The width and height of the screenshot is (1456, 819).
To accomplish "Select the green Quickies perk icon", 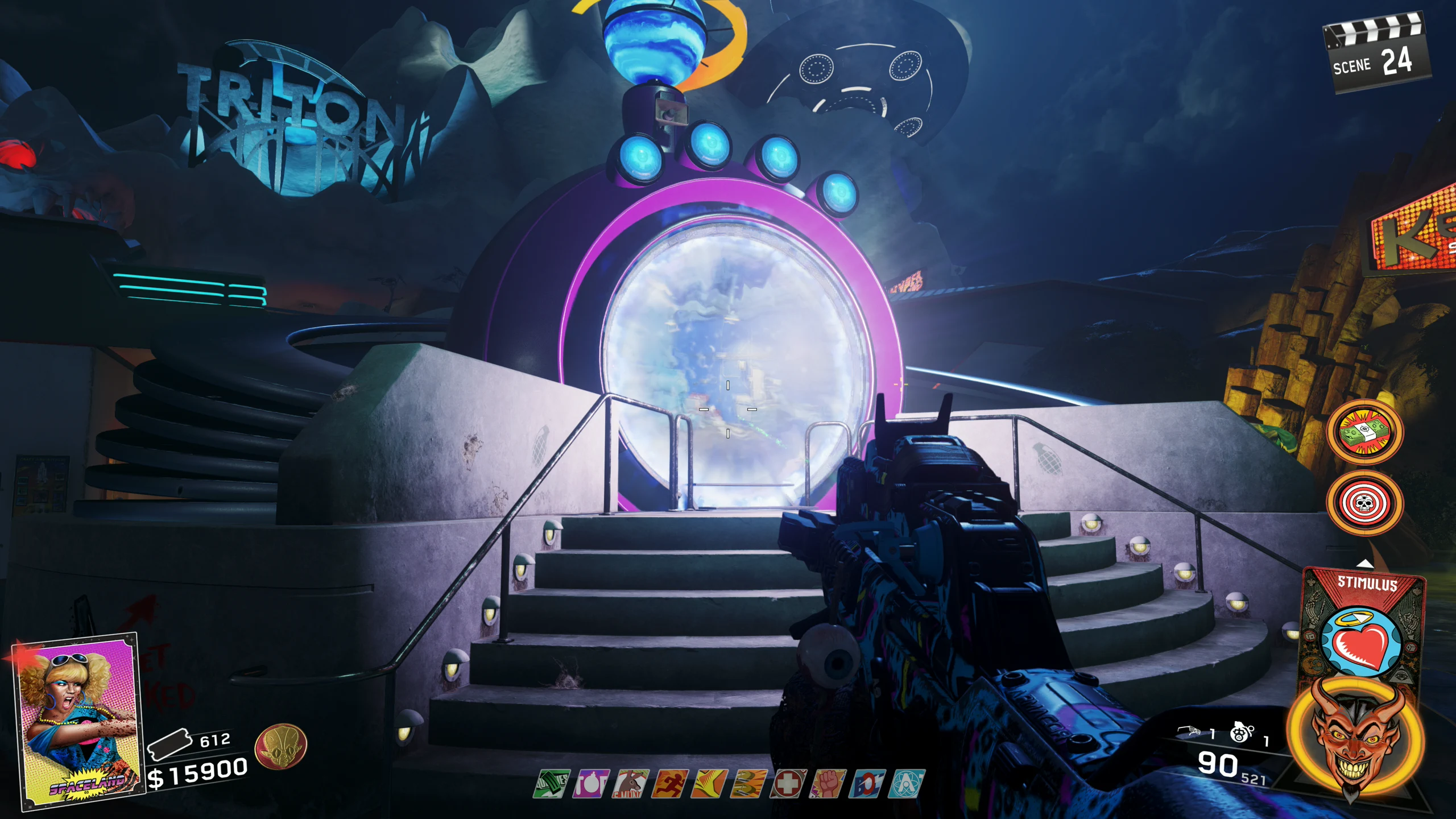I will pos(552,784).
